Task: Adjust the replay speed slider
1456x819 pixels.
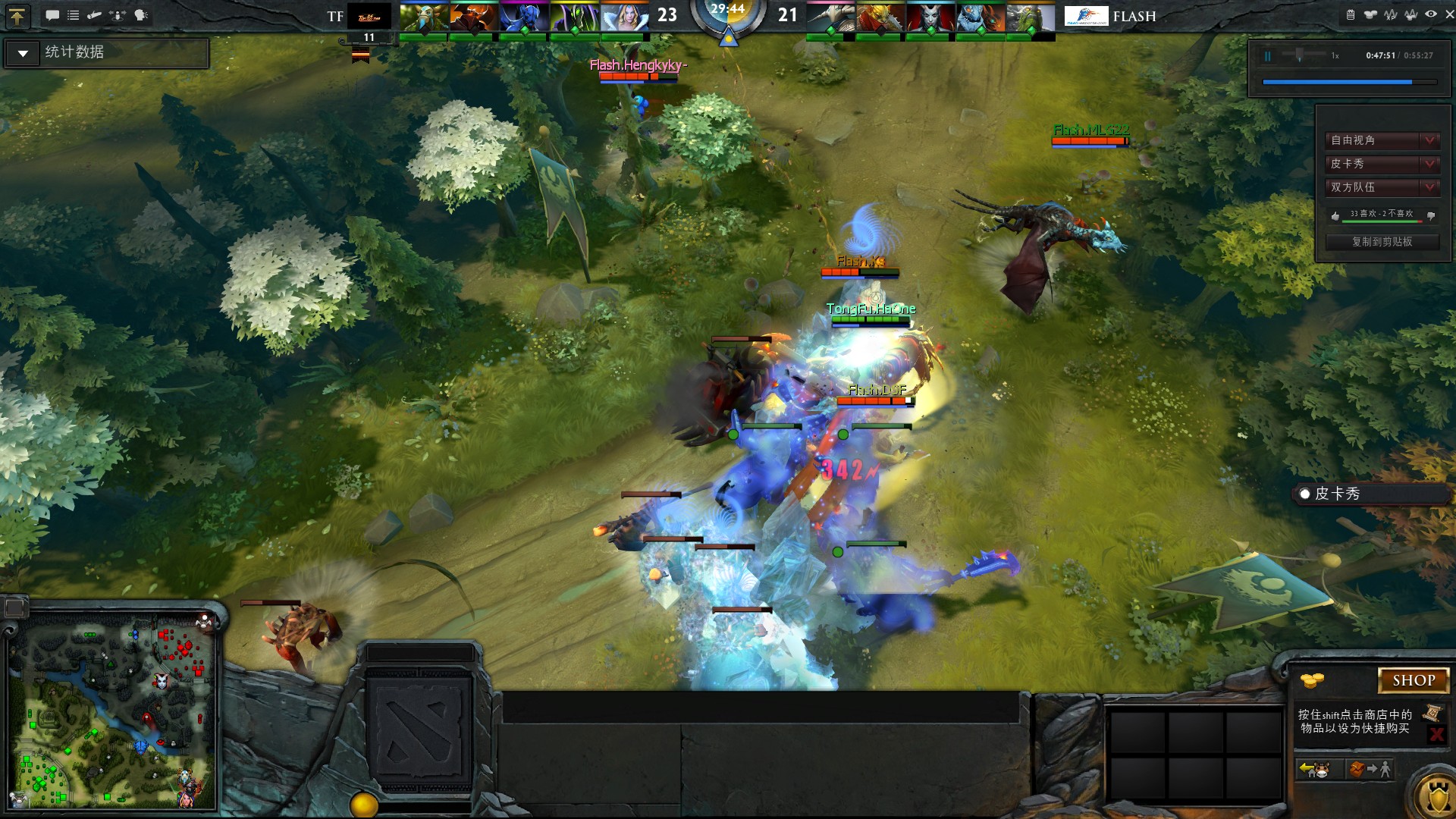Action: click(1300, 55)
